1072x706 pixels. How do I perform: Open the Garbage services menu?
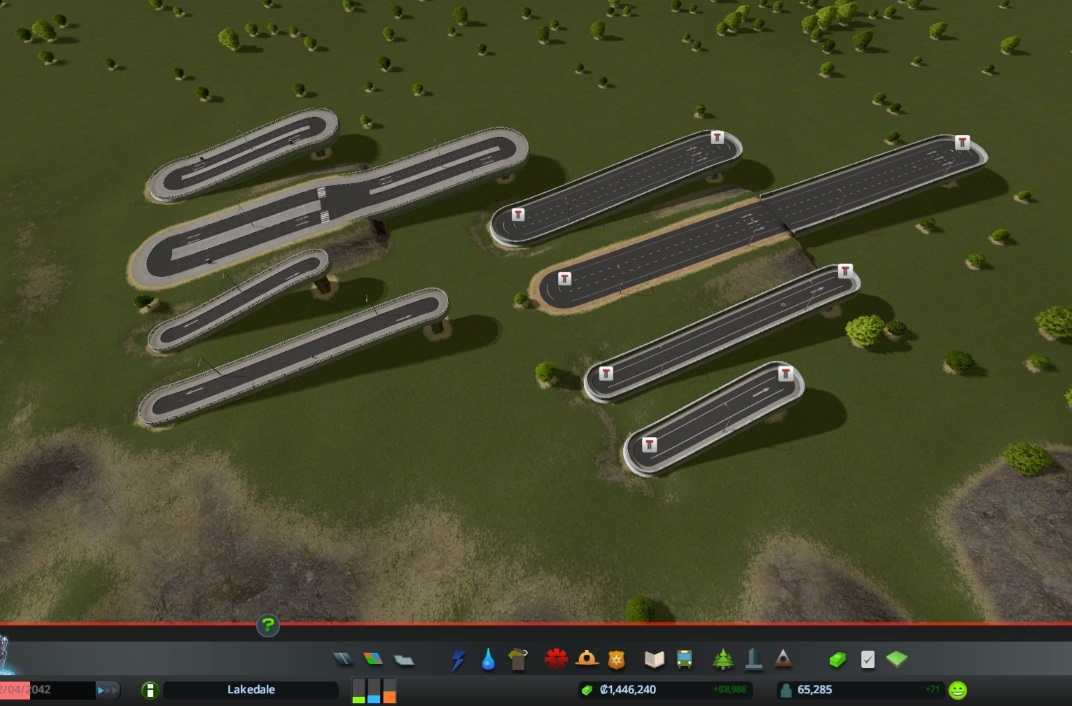point(517,659)
